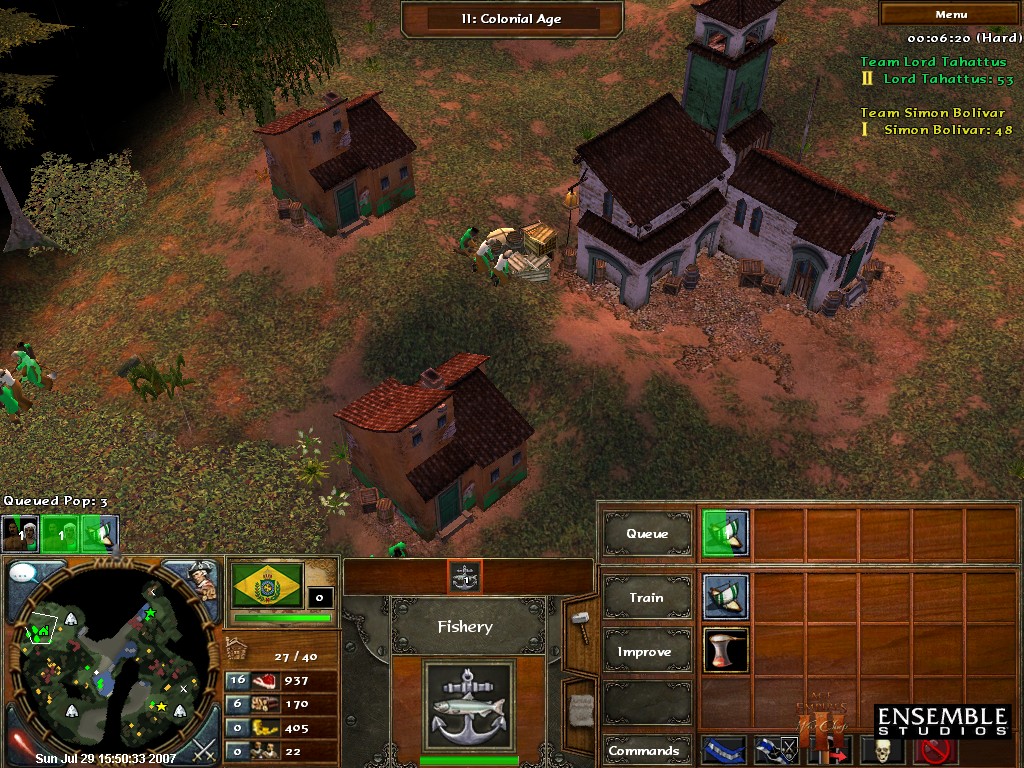Click the red signal flare button
Image resolution: width=1024 pixels, height=768 pixels.
click(20, 745)
